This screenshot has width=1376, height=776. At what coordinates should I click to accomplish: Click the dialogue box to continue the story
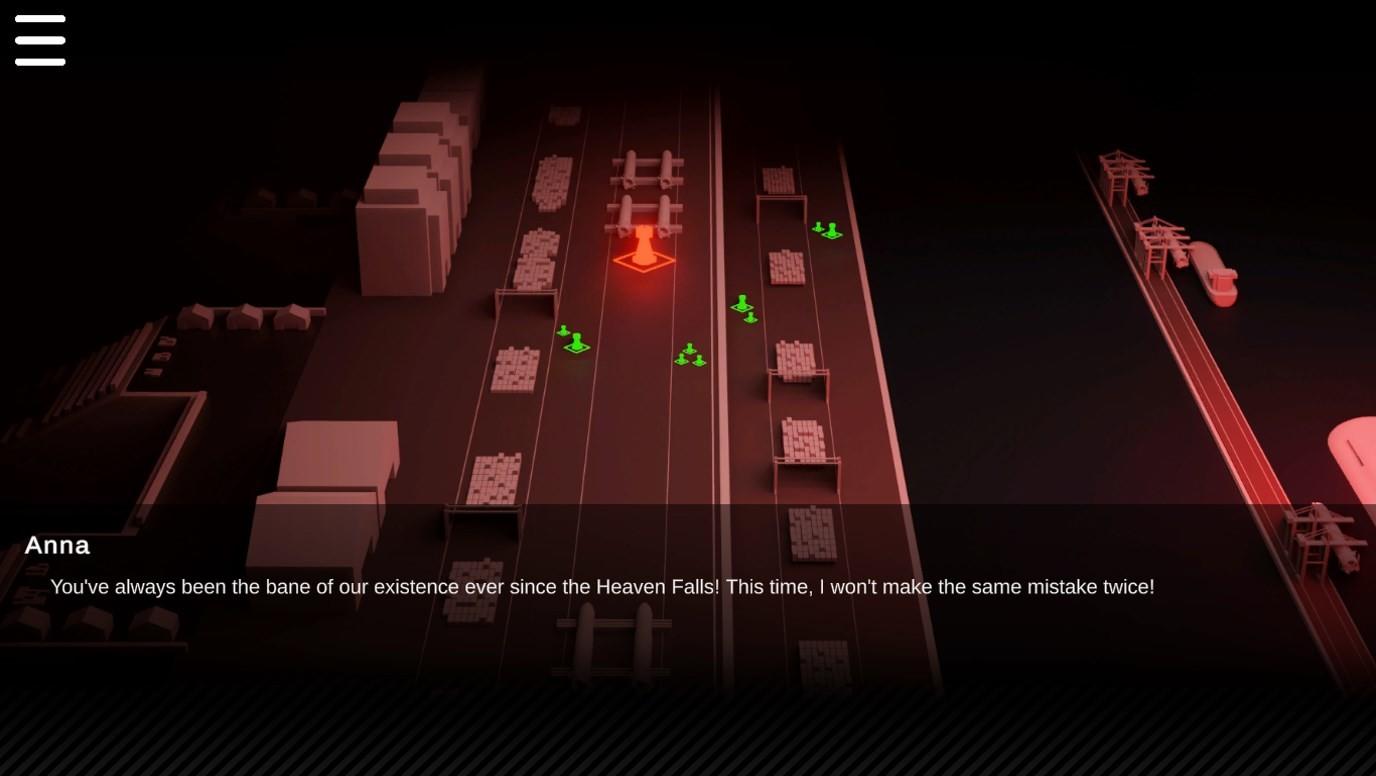click(688, 580)
